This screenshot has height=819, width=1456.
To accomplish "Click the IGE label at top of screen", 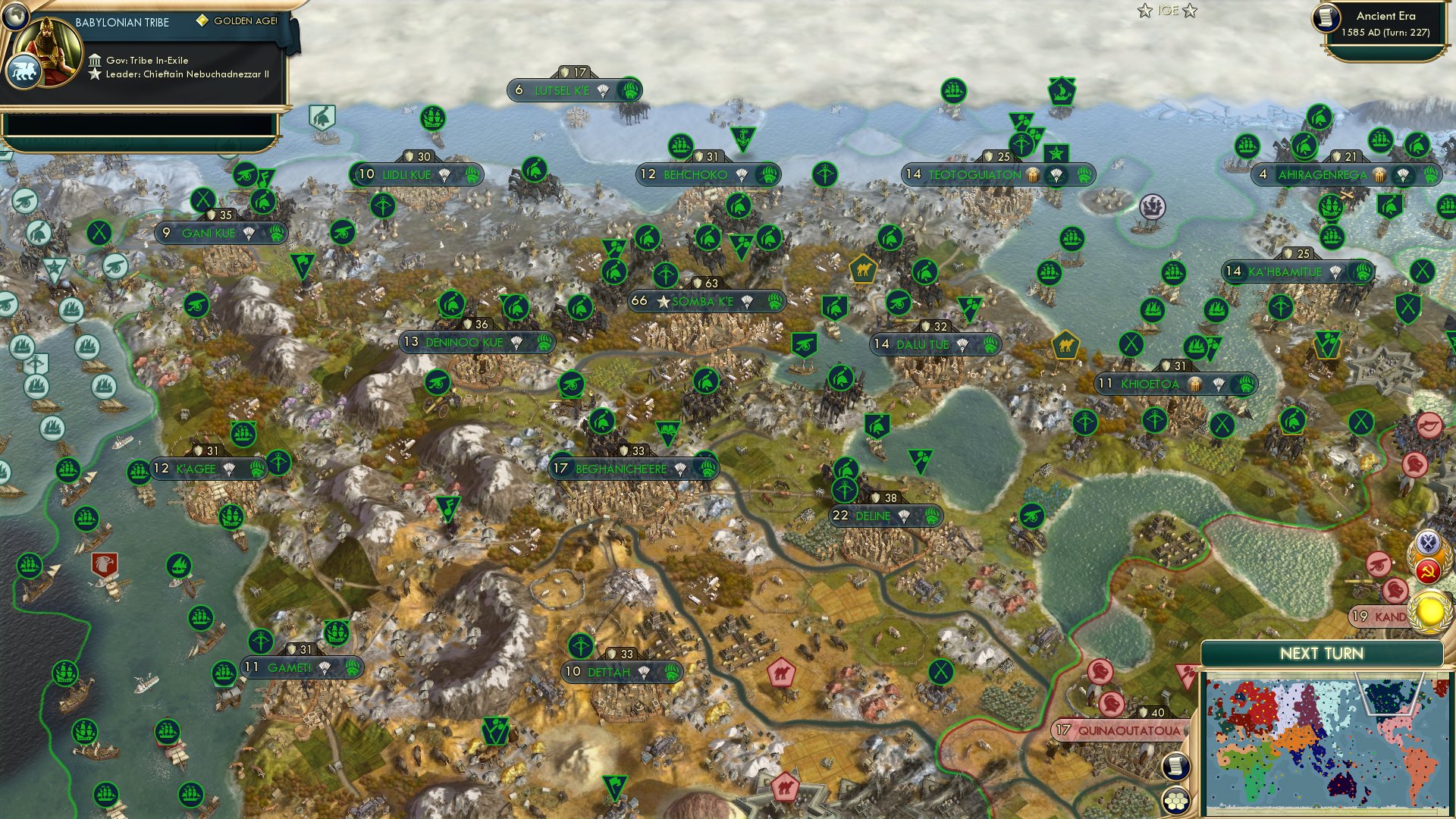I will pyautogui.click(x=1168, y=11).
